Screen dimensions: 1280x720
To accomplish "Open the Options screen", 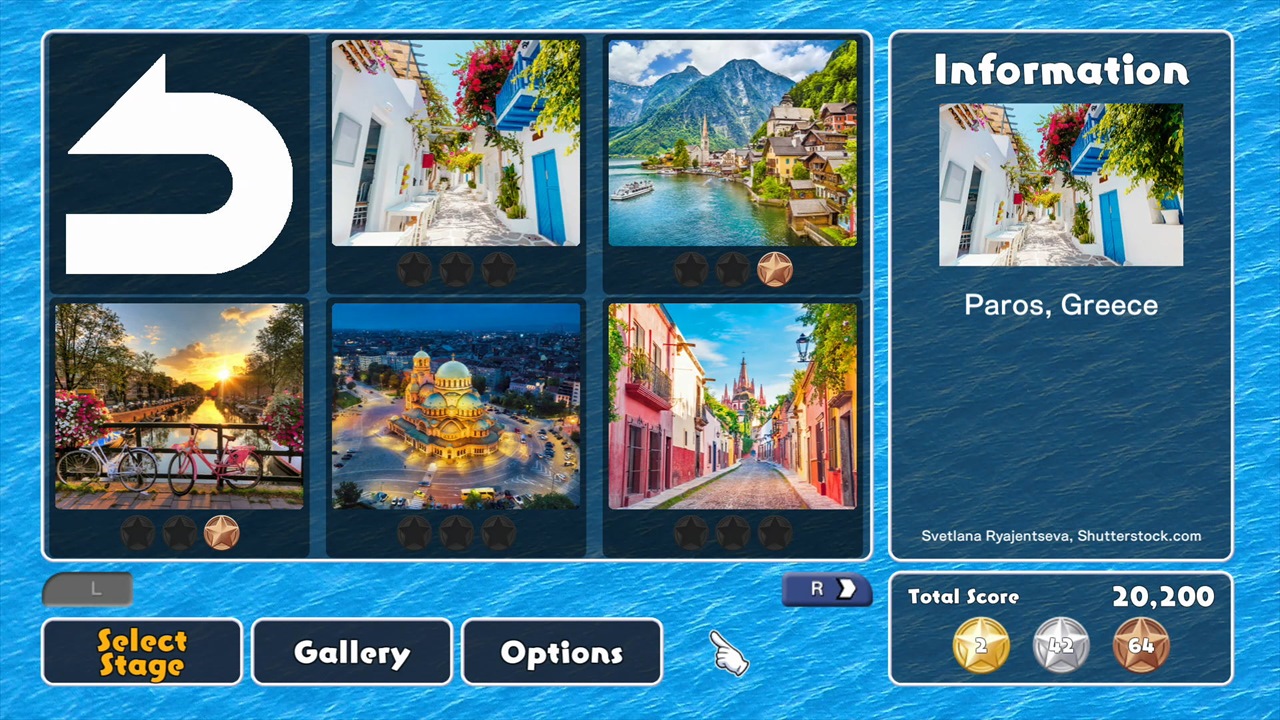I will 561,652.
